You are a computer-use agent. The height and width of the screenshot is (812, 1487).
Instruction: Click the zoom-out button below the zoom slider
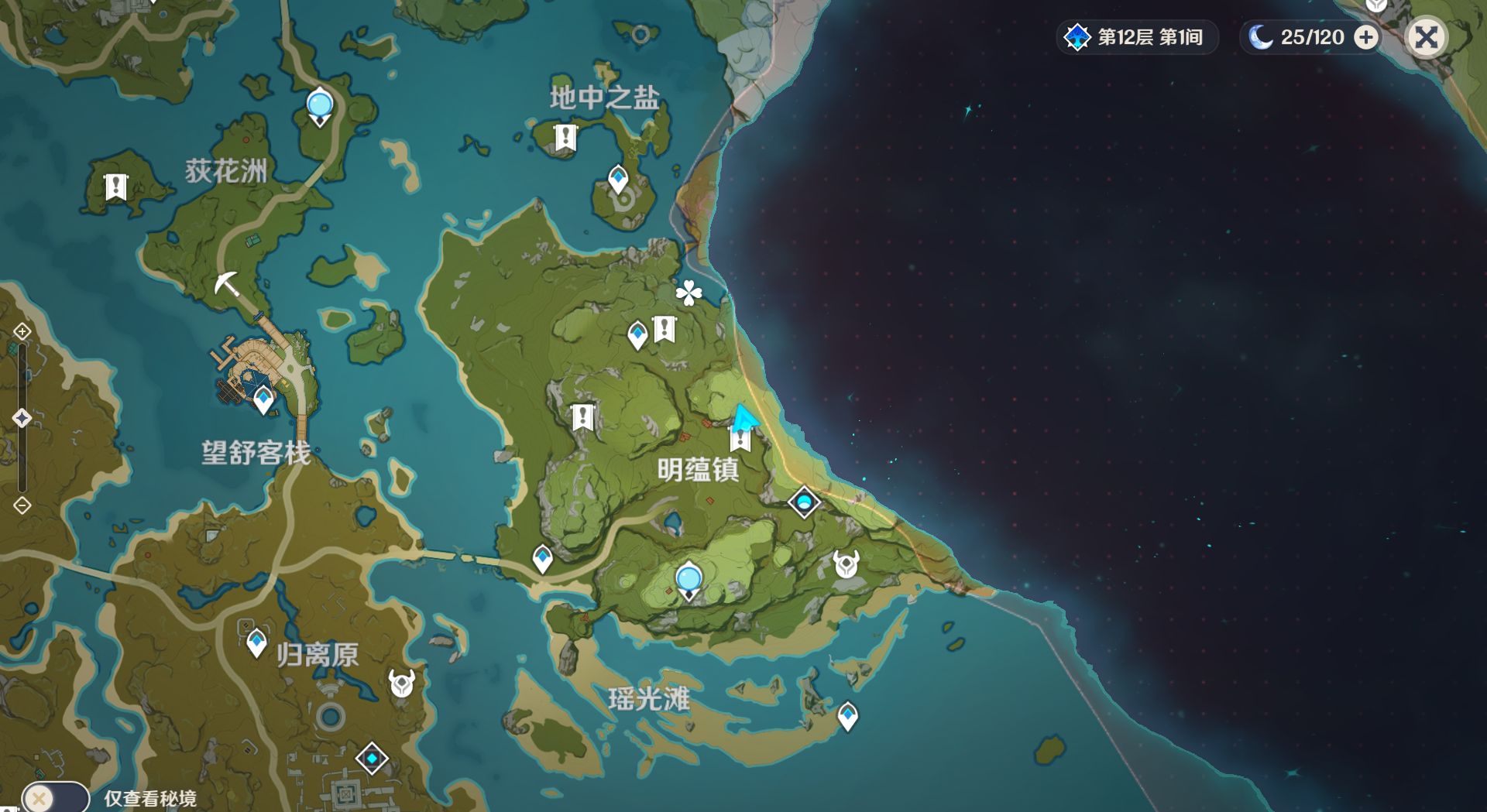click(x=22, y=505)
